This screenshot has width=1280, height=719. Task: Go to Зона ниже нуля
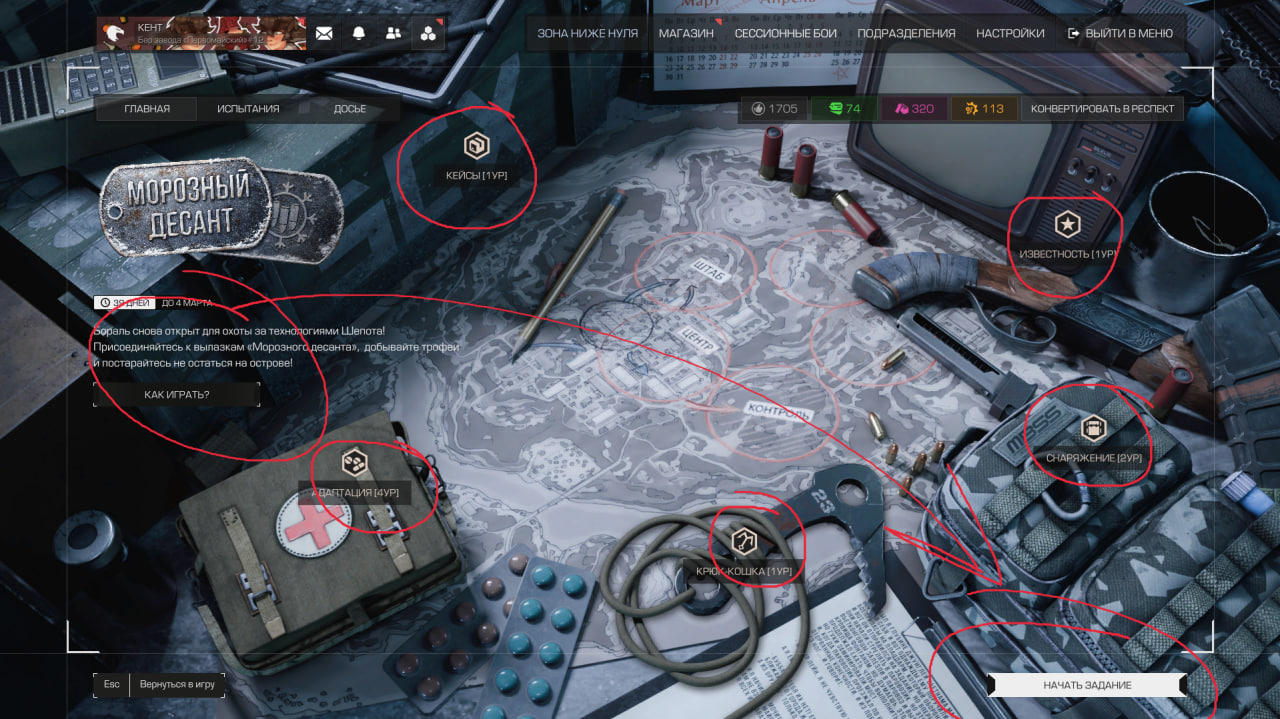587,33
